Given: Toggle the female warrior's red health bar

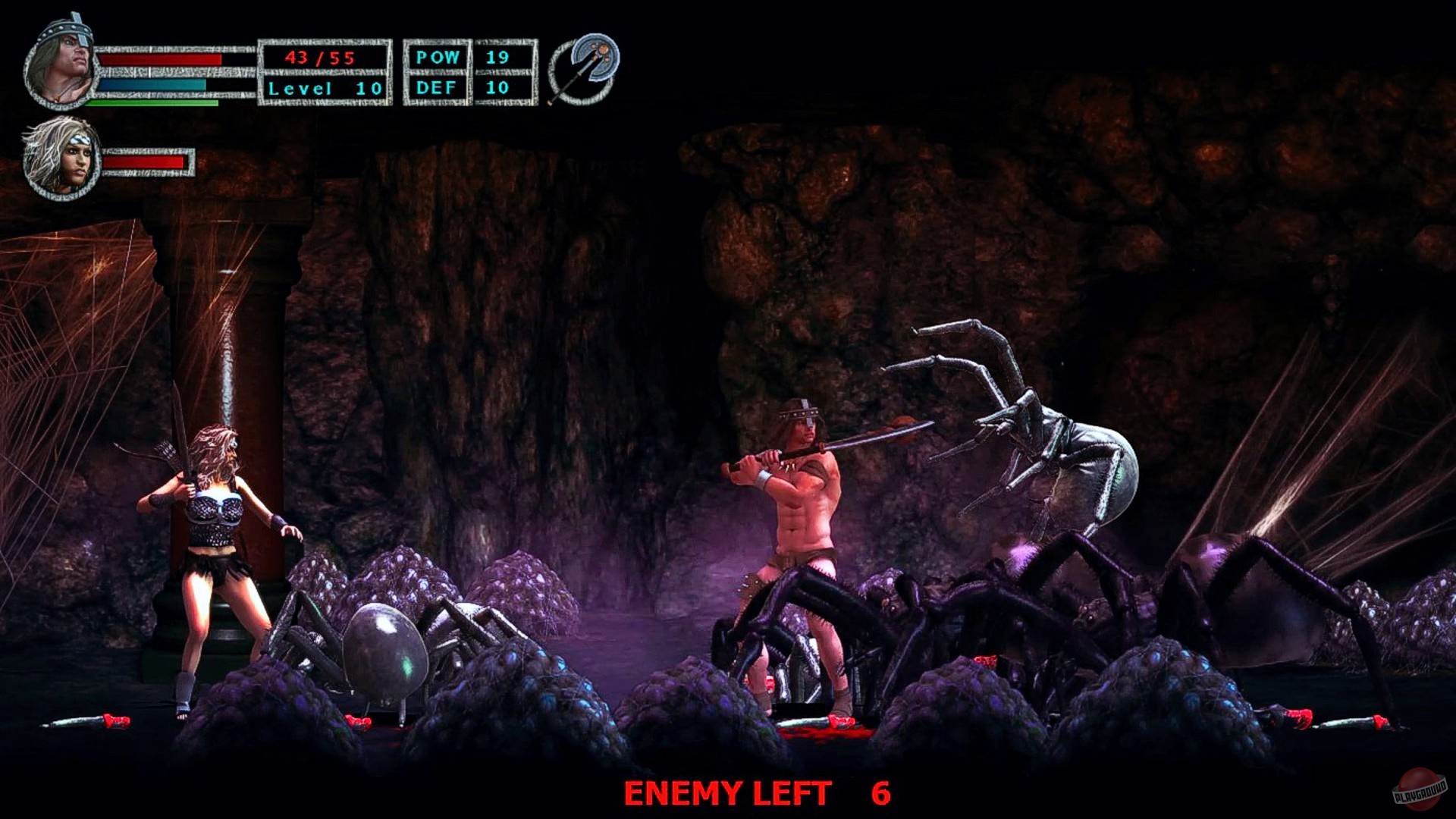Looking at the screenshot, I should (144, 162).
